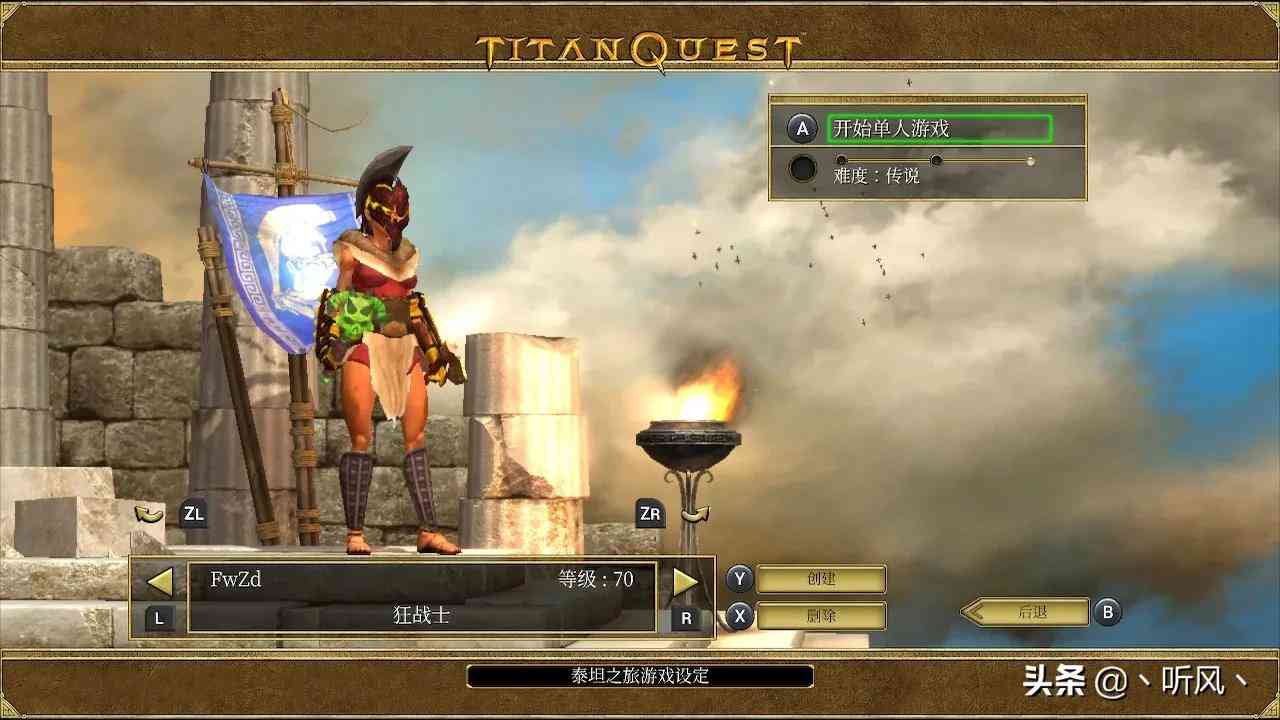Viewport: 1280px width, 720px height.
Task: Rotate character using right curved arrow
Action: [x=695, y=515]
